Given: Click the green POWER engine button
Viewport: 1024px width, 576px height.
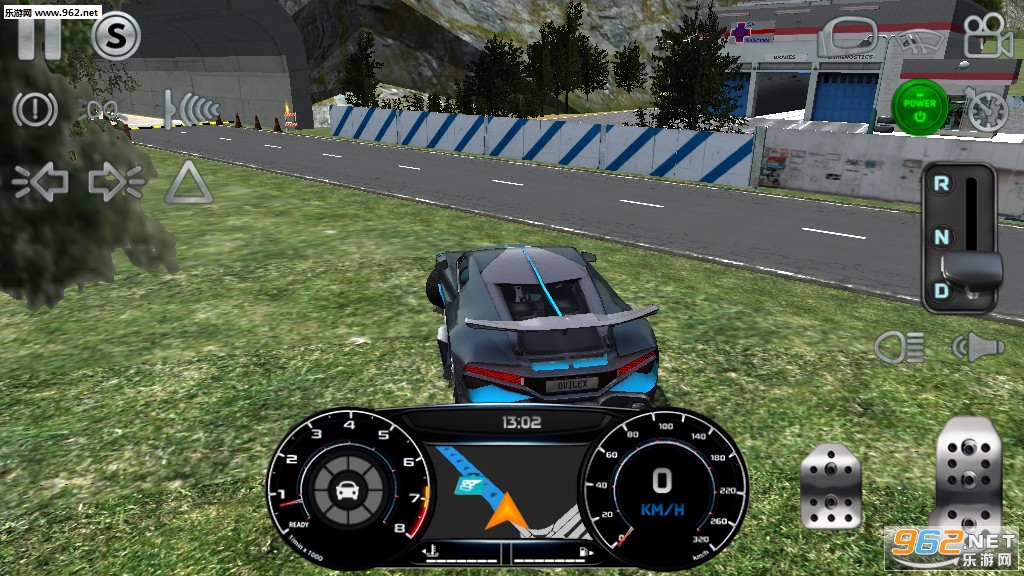Looking at the screenshot, I should coord(919,104).
